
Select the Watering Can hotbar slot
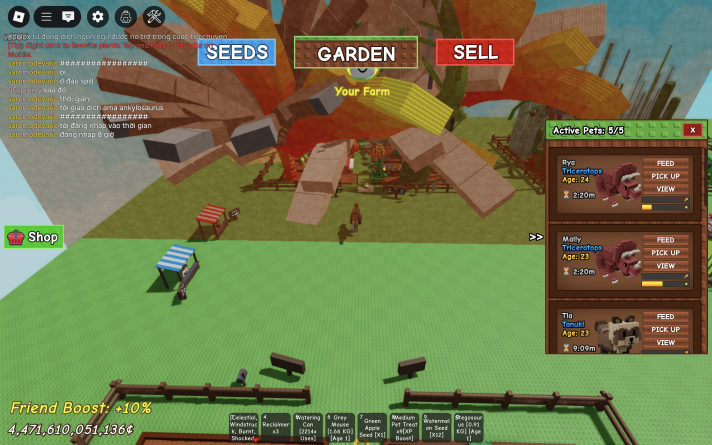click(308, 425)
